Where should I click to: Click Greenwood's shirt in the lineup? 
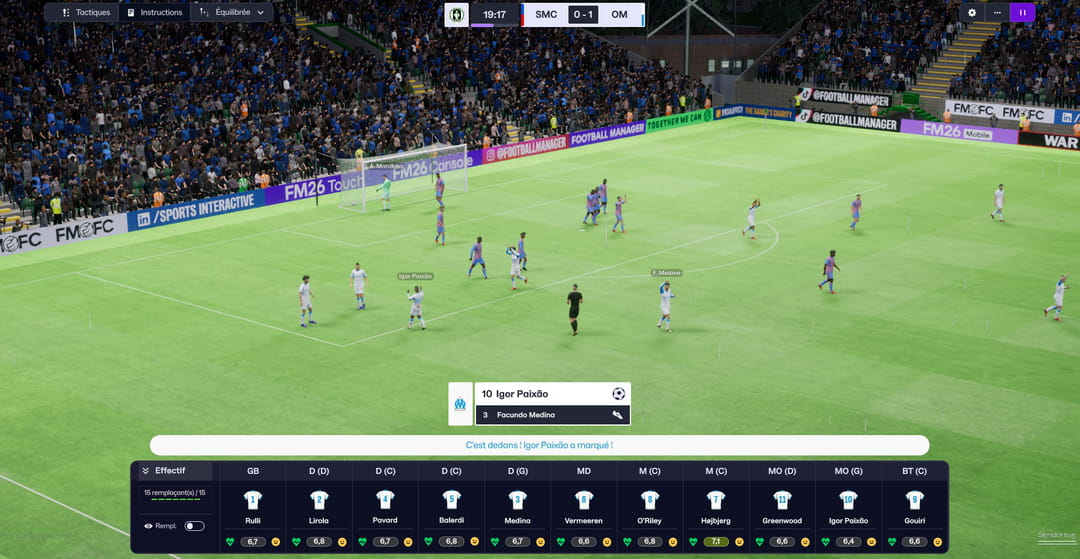[x=782, y=500]
